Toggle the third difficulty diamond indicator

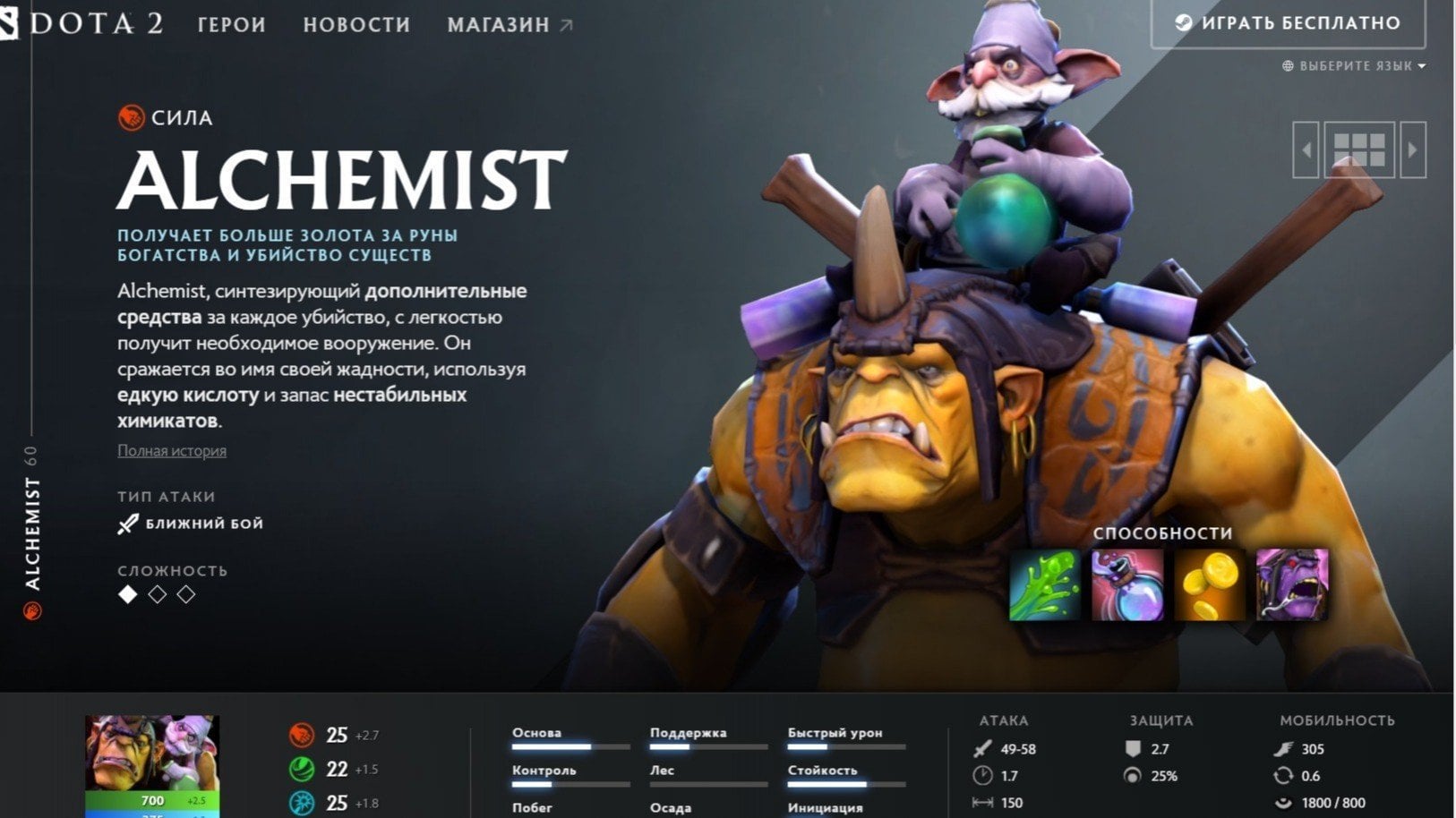click(184, 593)
